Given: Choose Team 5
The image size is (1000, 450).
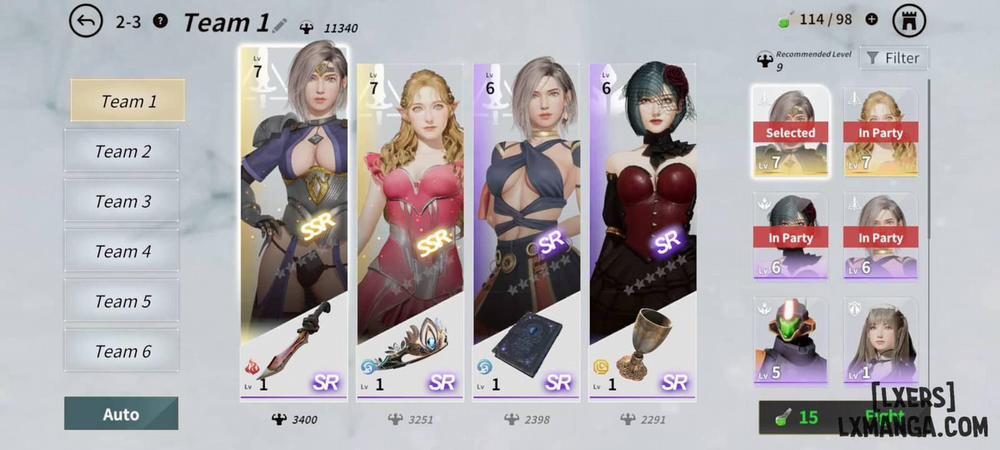Looking at the screenshot, I should point(122,301).
